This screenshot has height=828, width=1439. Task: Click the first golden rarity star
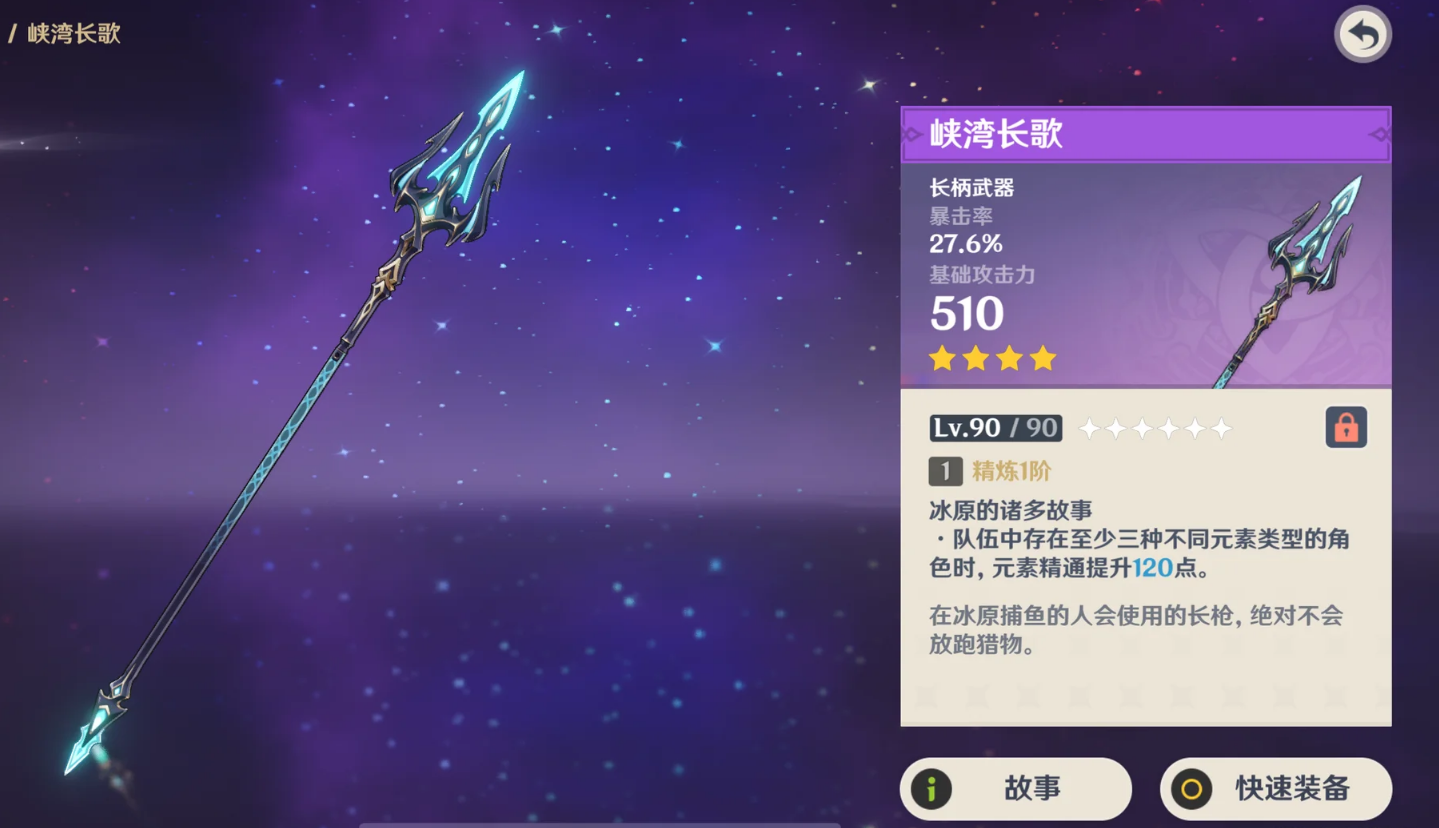pyautogui.click(x=941, y=357)
